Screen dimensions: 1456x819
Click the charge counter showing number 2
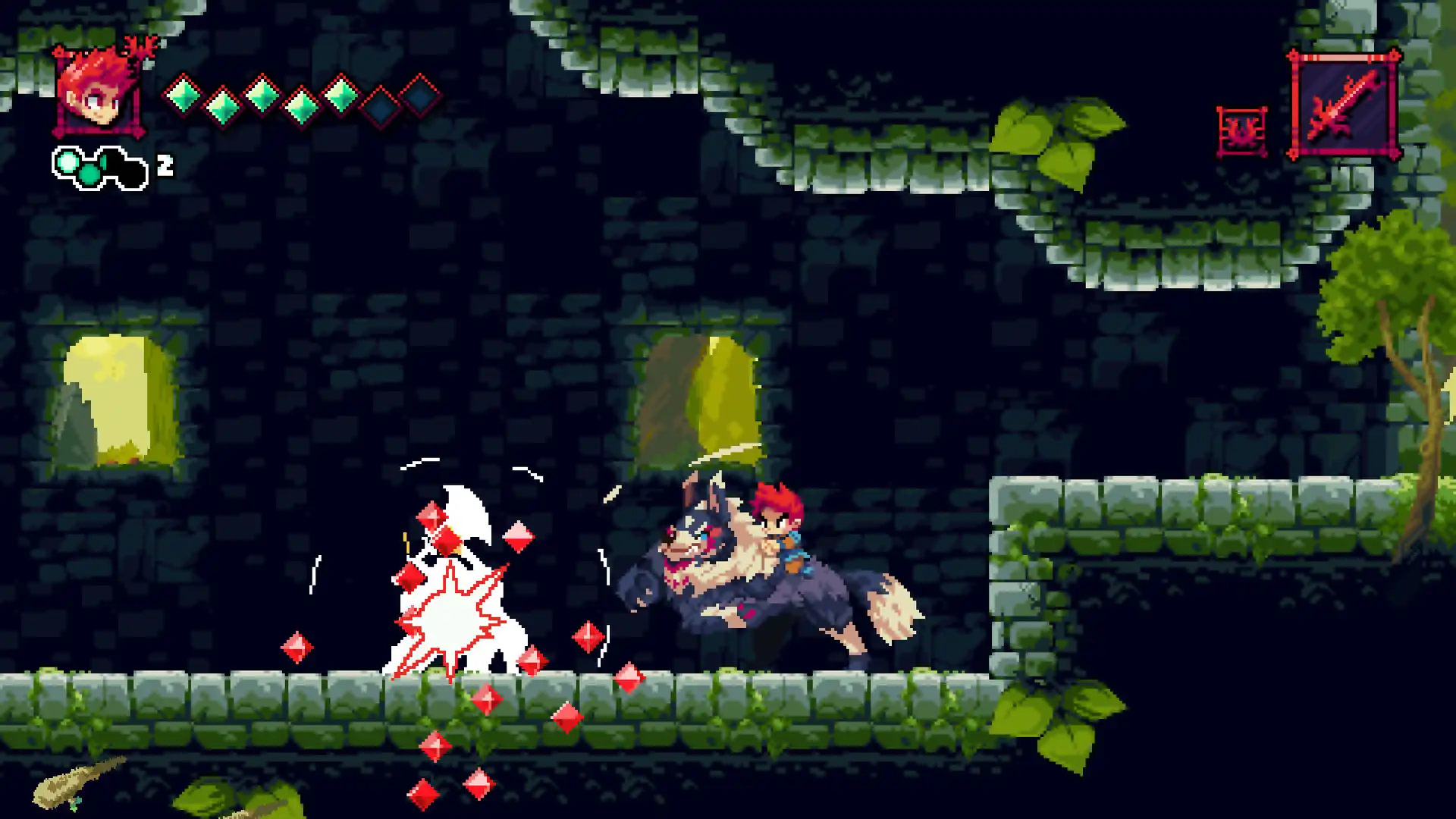tap(164, 164)
